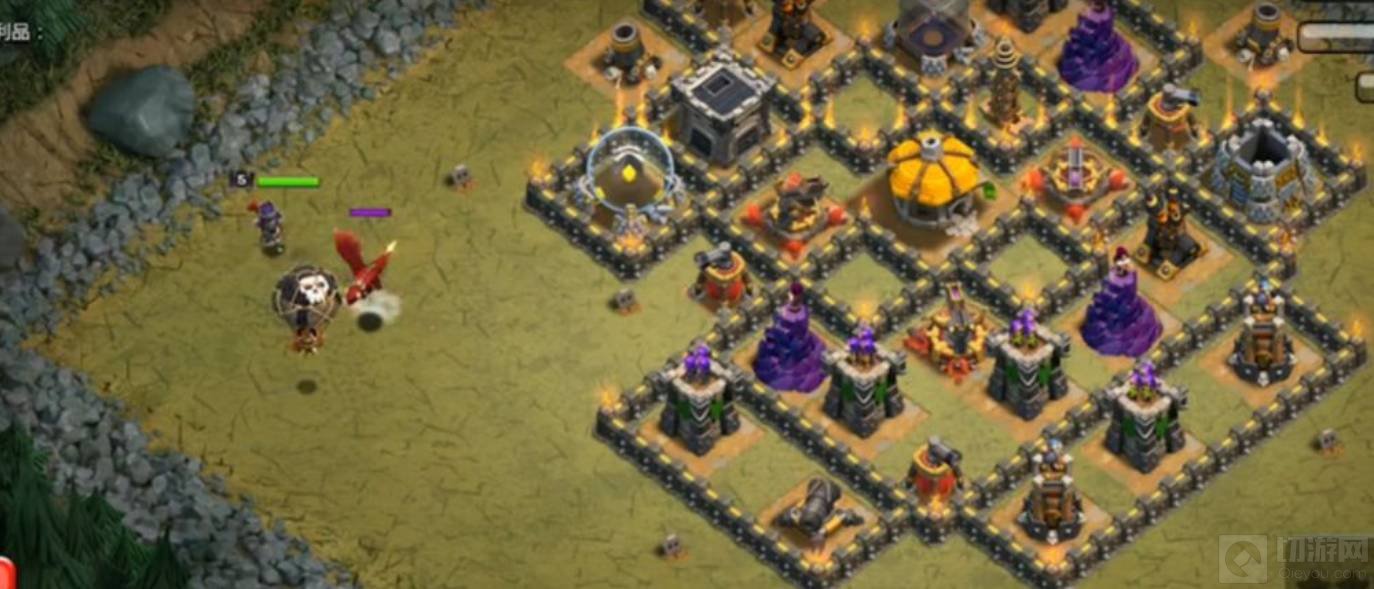Click the red end battle button
Image resolution: width=1374 pixels, height=589 pixels.
tap(5, 573)
